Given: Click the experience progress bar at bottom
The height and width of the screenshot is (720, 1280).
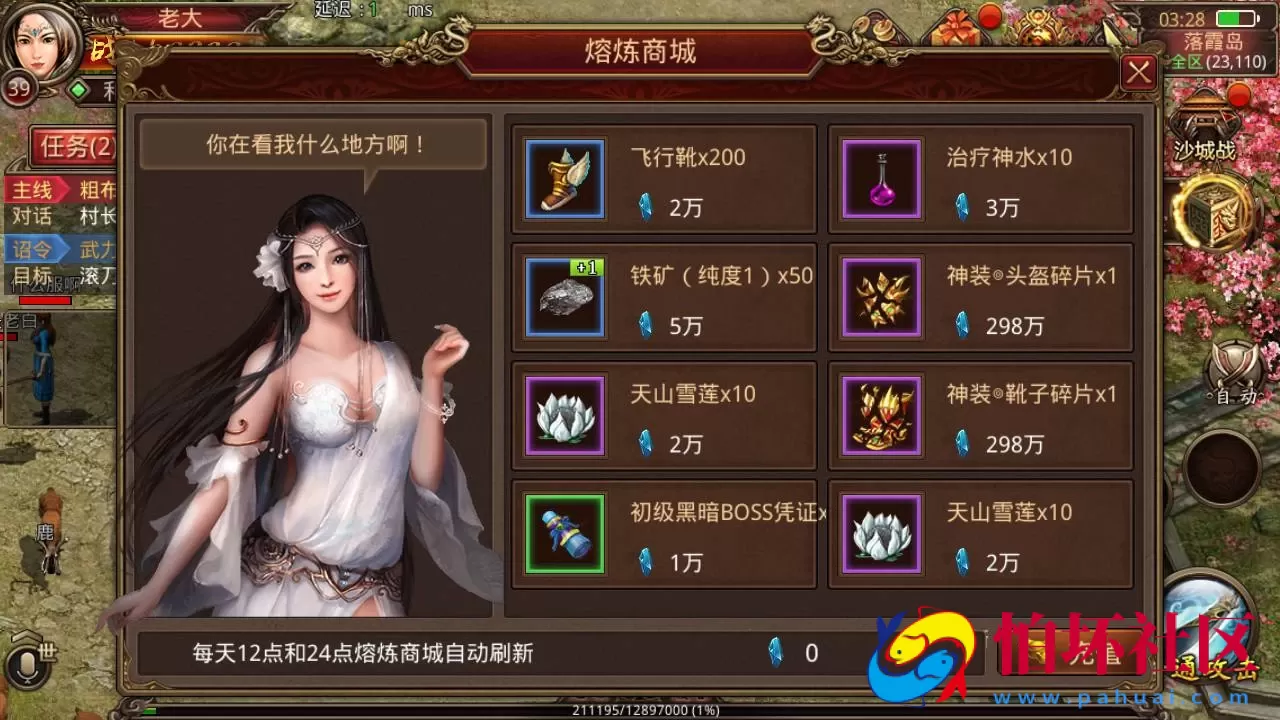Looking at the screenshot, I should (x=640, y=710).
